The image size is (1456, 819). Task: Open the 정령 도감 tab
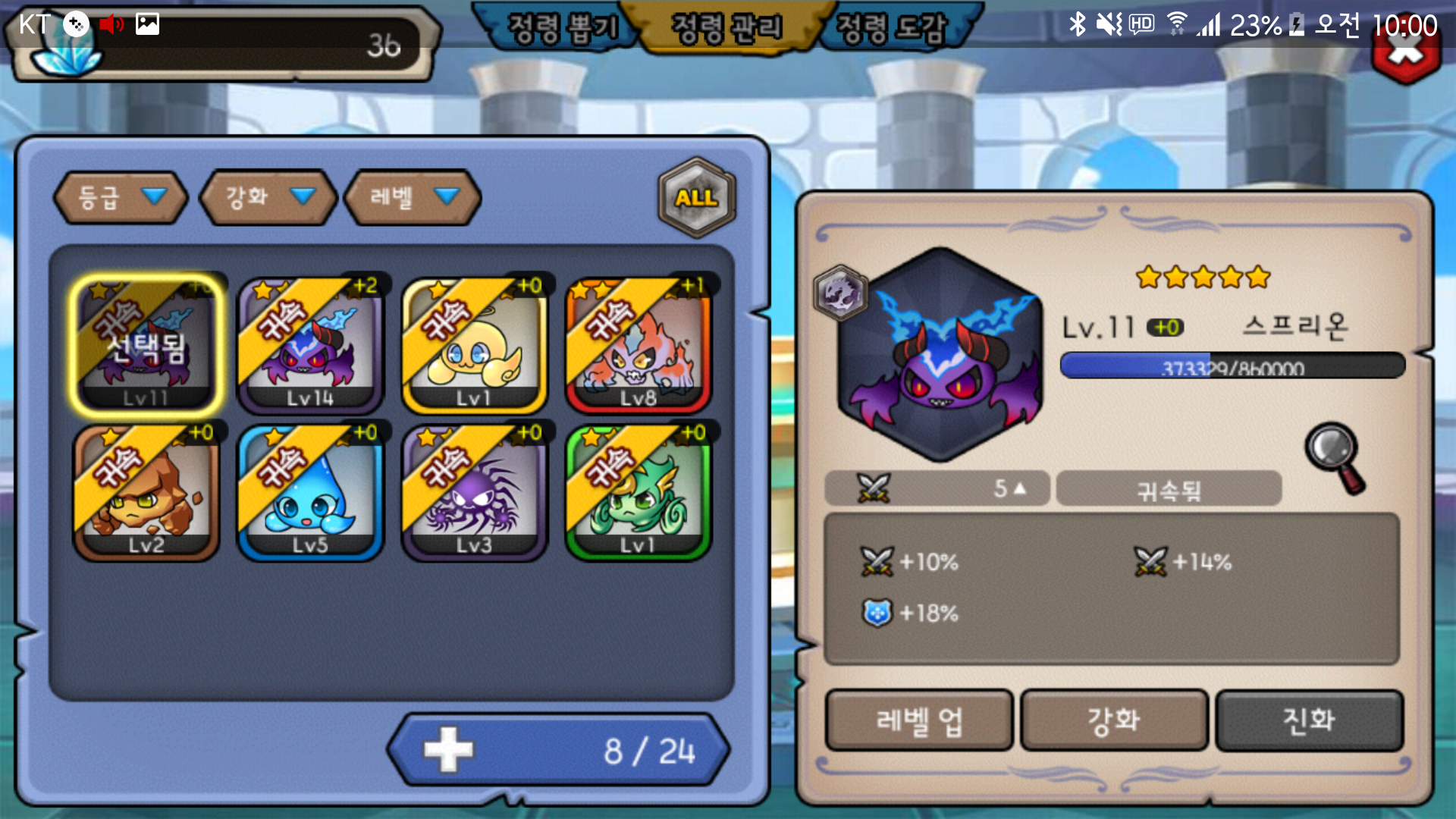892,29
